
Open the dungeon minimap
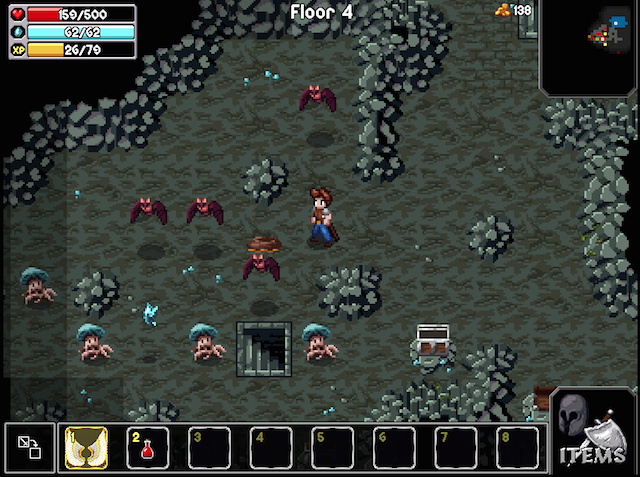590,46
